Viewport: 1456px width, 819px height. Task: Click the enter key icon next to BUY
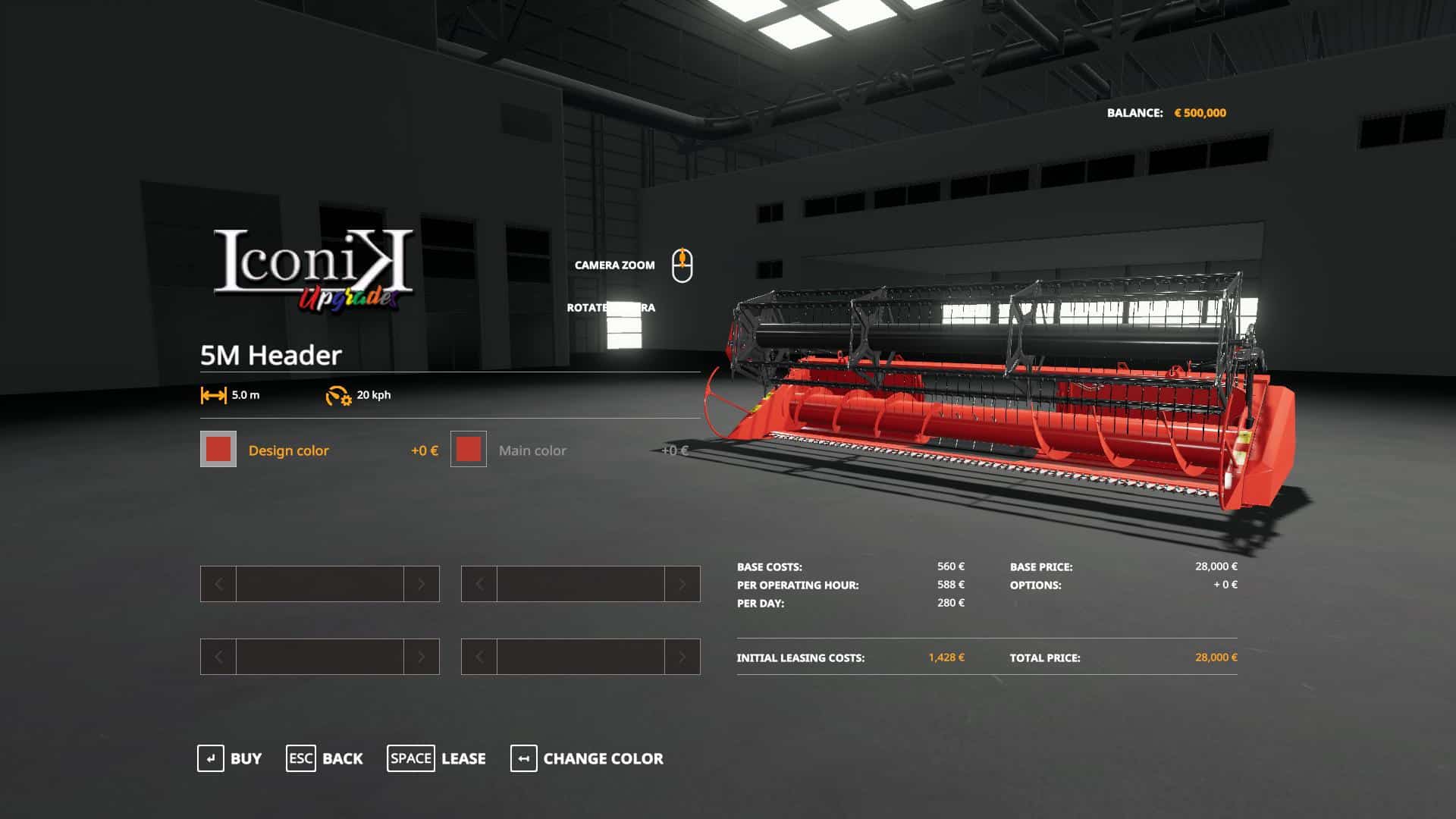coord(210,758)
